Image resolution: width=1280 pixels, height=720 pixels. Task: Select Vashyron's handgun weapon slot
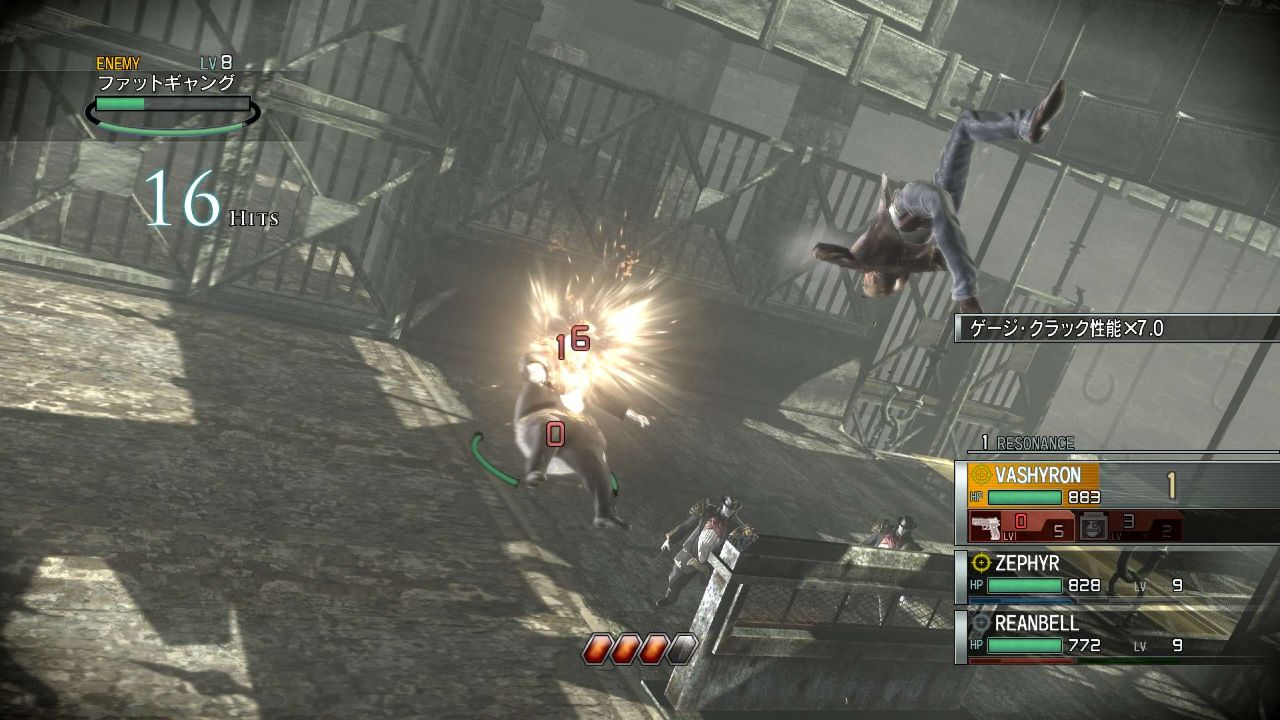(x=1020, y=526)
